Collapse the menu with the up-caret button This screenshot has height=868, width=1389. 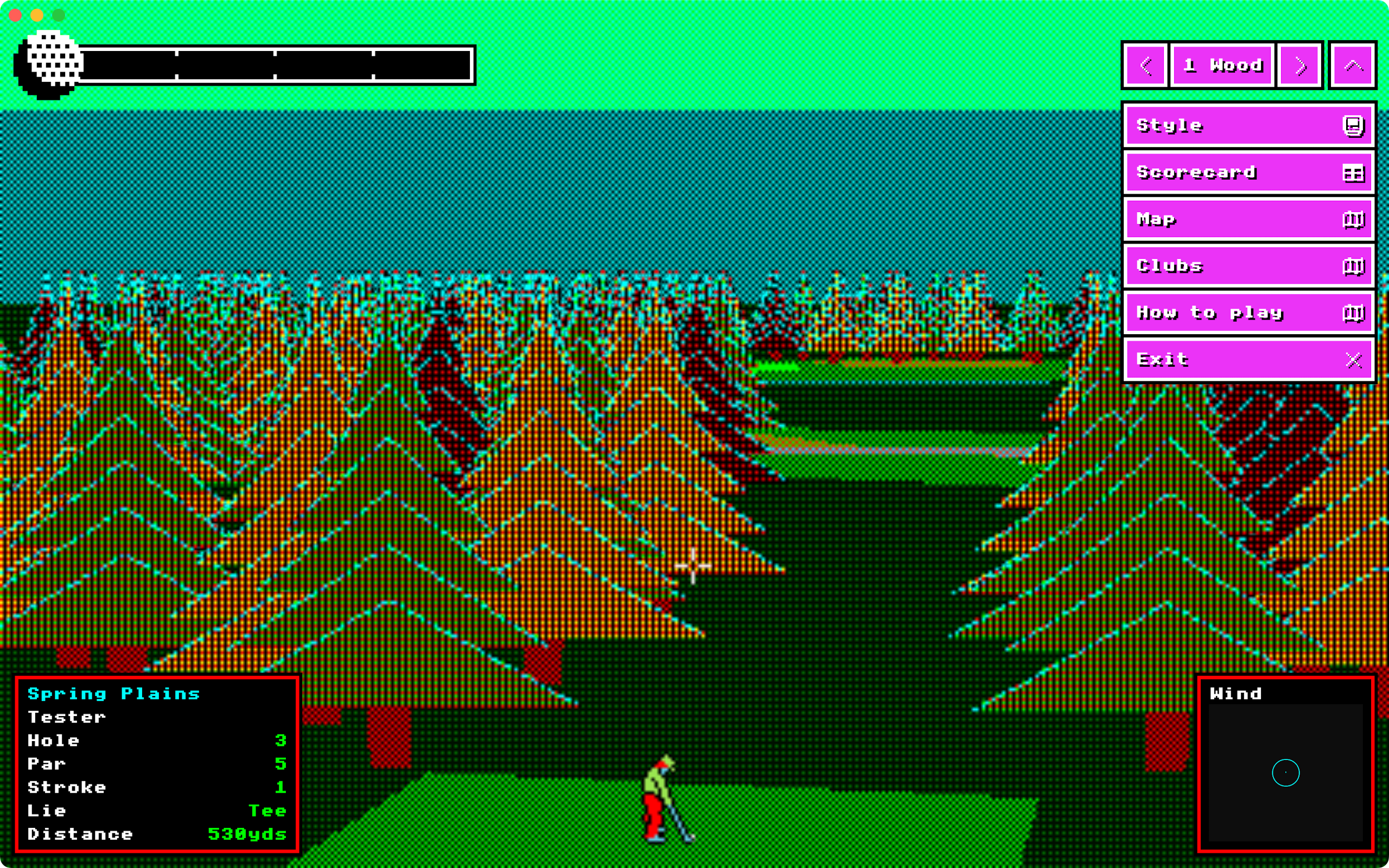[x=1353, y=66]
